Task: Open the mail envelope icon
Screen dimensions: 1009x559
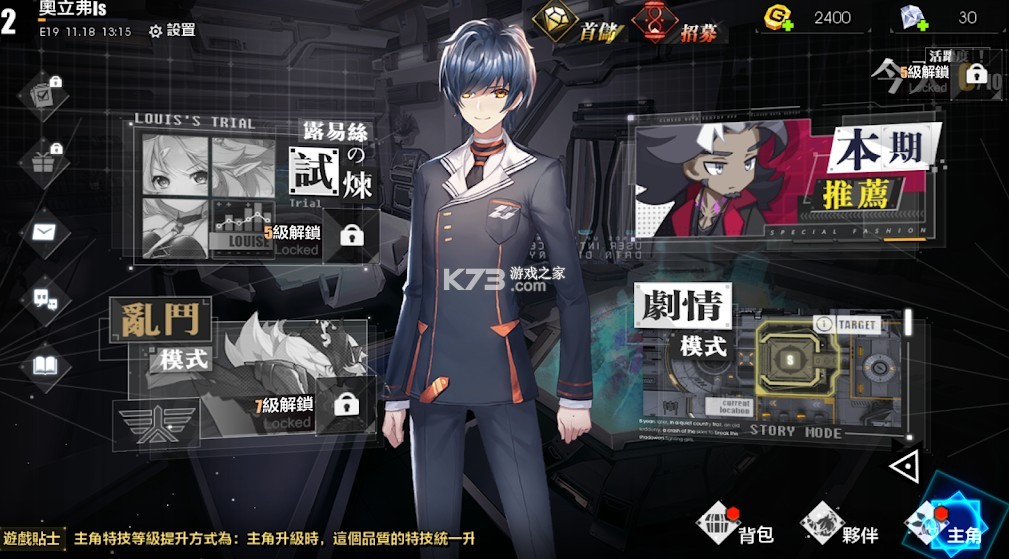Action: click(x=43, y=232)
